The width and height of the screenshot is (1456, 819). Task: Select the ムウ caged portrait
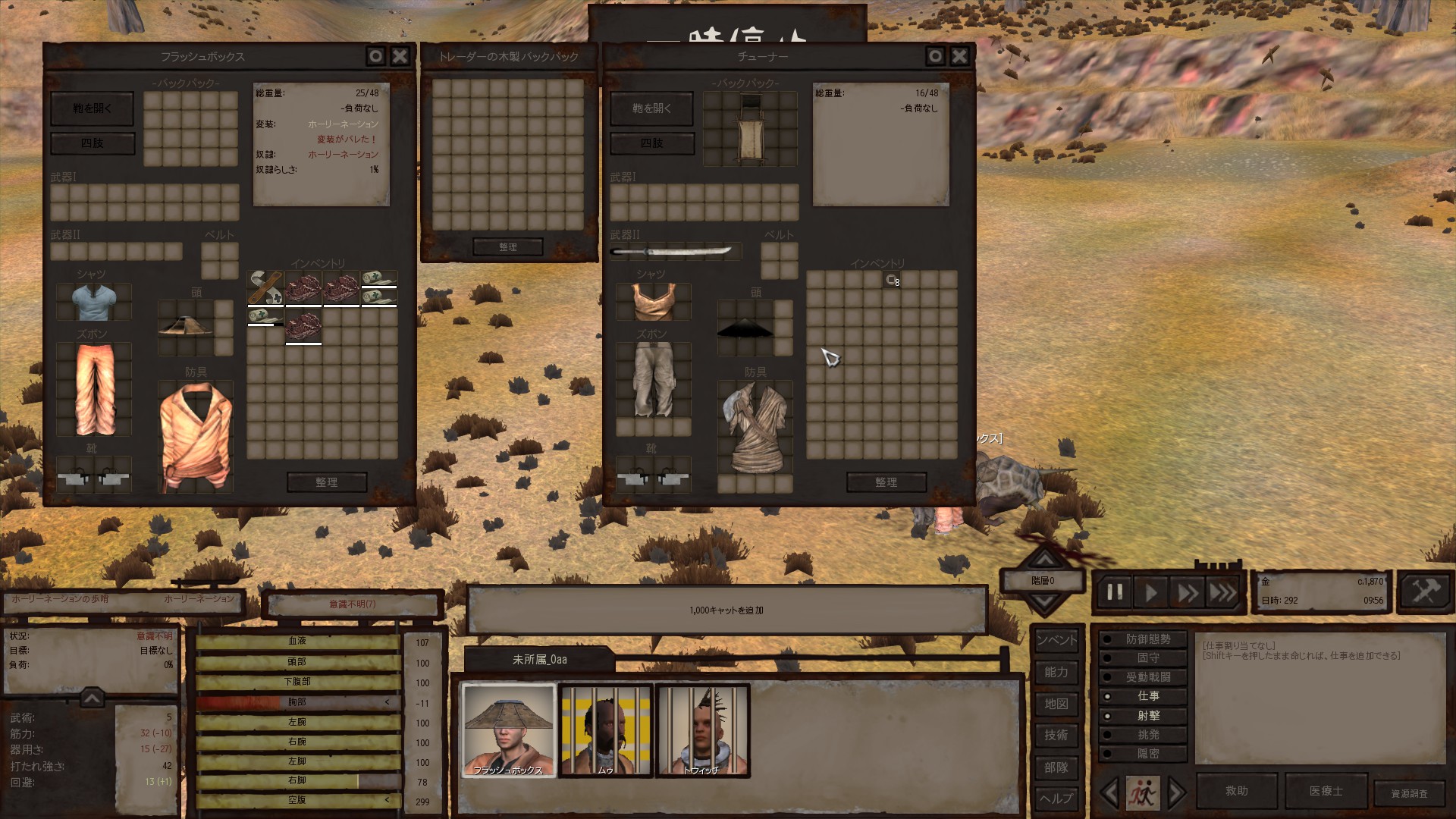pos(605,730)
